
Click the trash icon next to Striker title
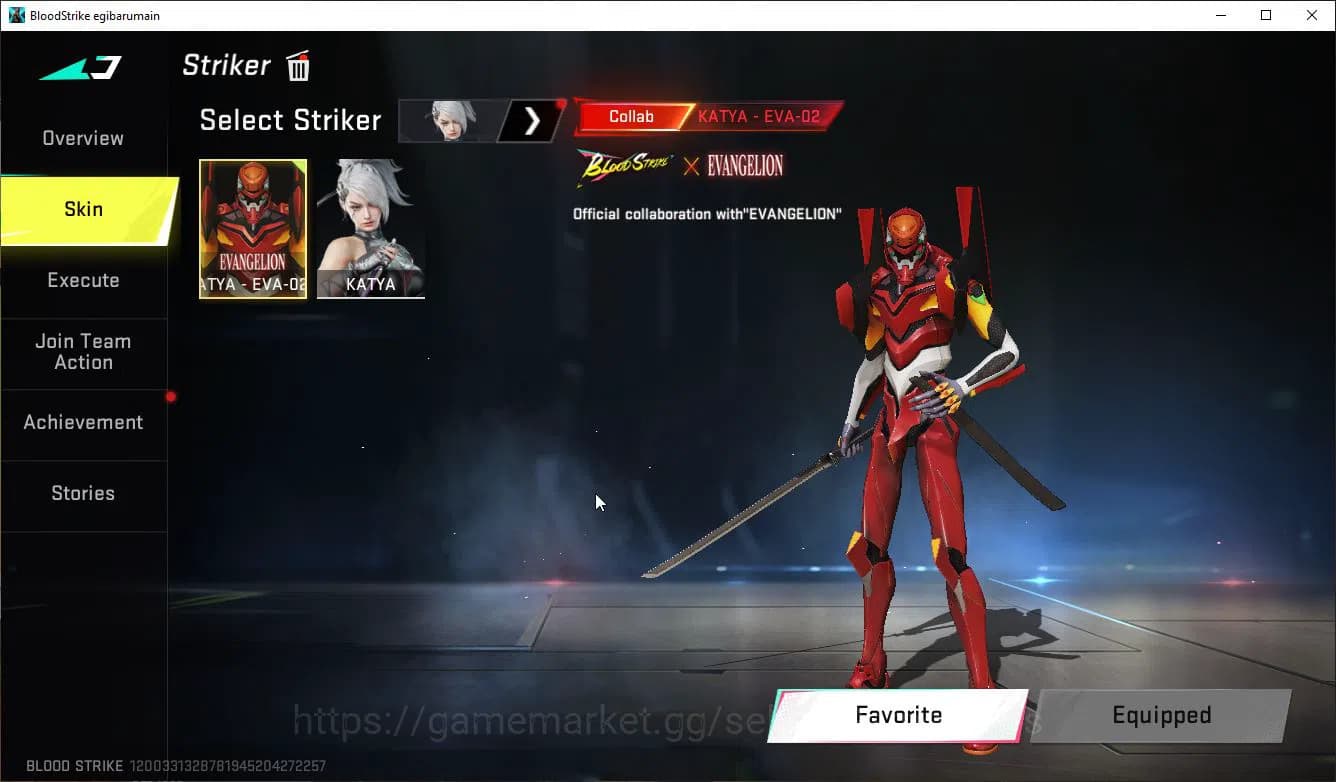pyautogui.click(x=297, y=65)
